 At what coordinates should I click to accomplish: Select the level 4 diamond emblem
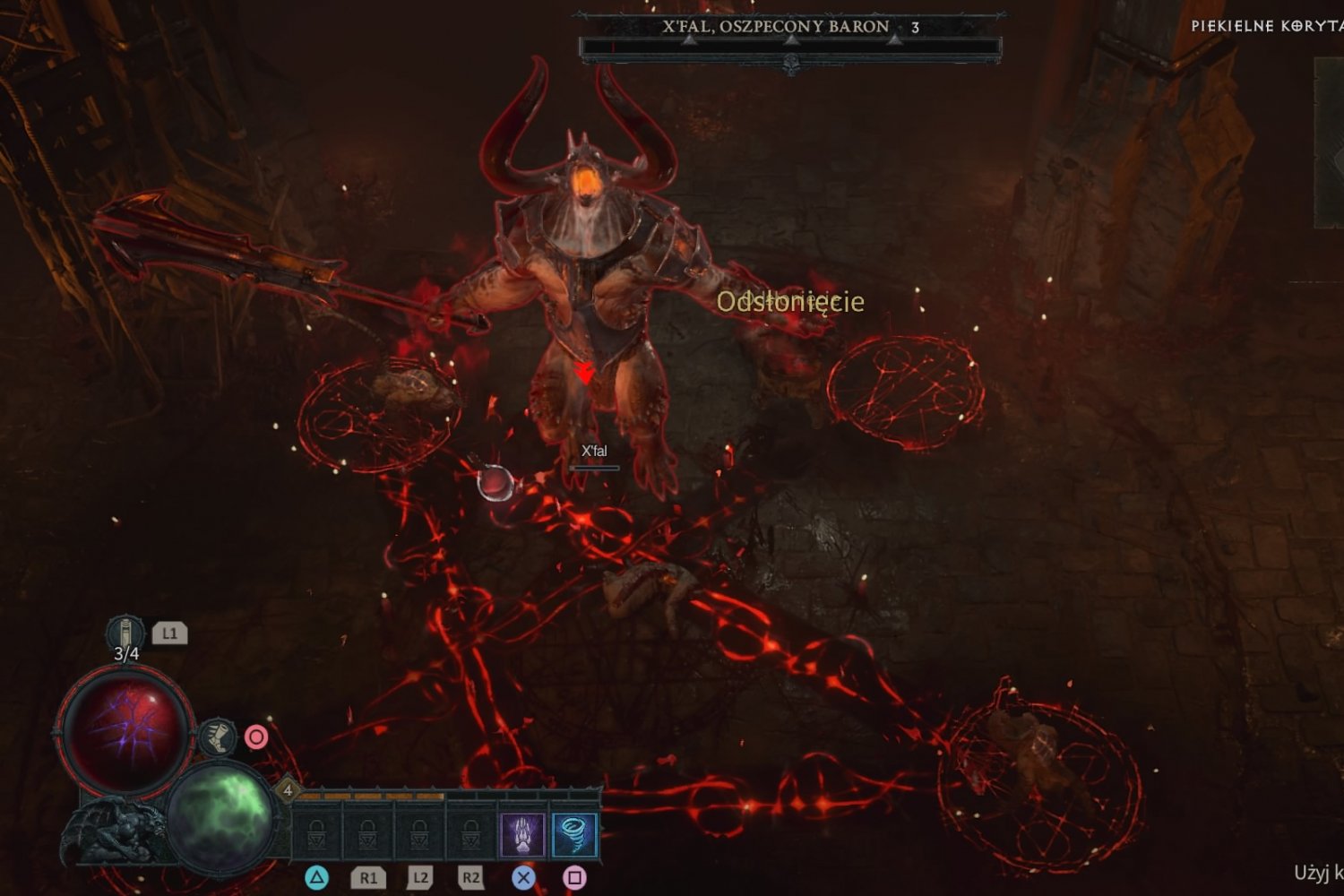pyautogui.click(x=287, y=792)
